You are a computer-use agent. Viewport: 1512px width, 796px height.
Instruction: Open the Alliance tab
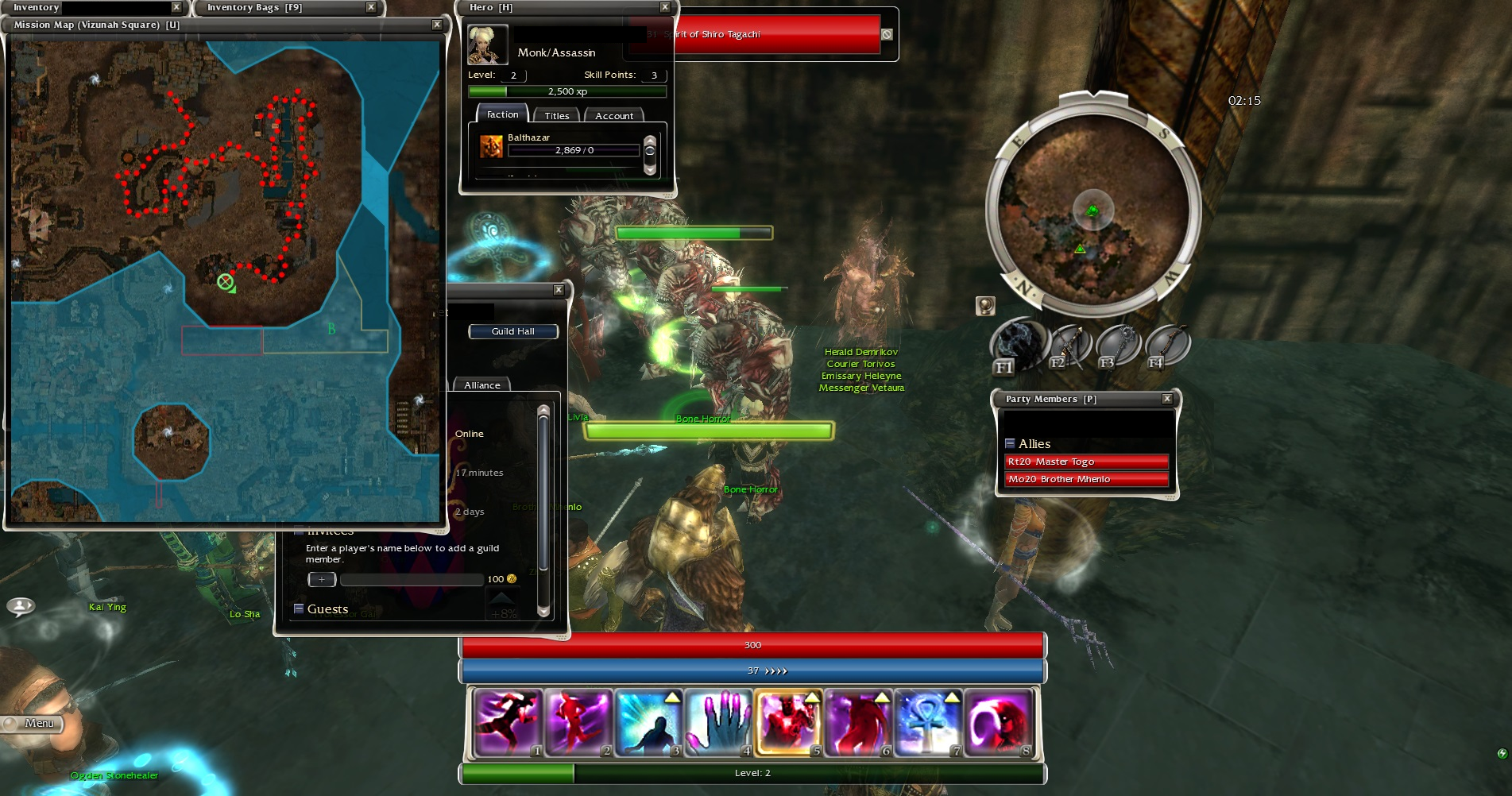[x=482, y=385]
